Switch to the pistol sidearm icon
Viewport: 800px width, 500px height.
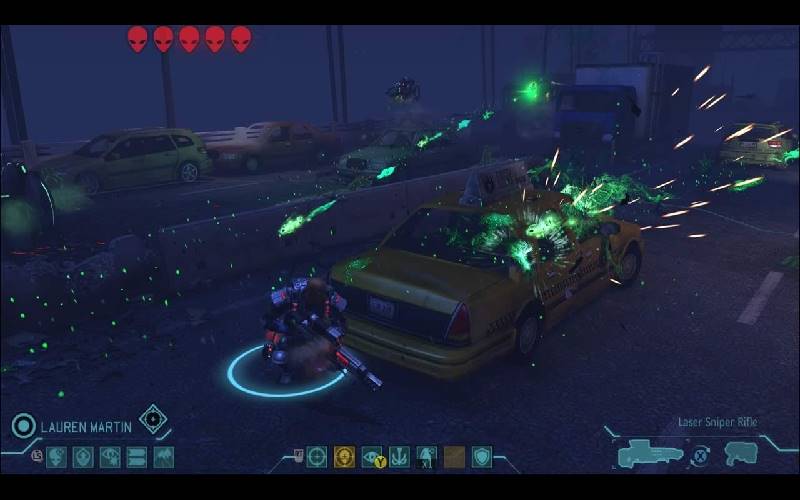[741, 454]
